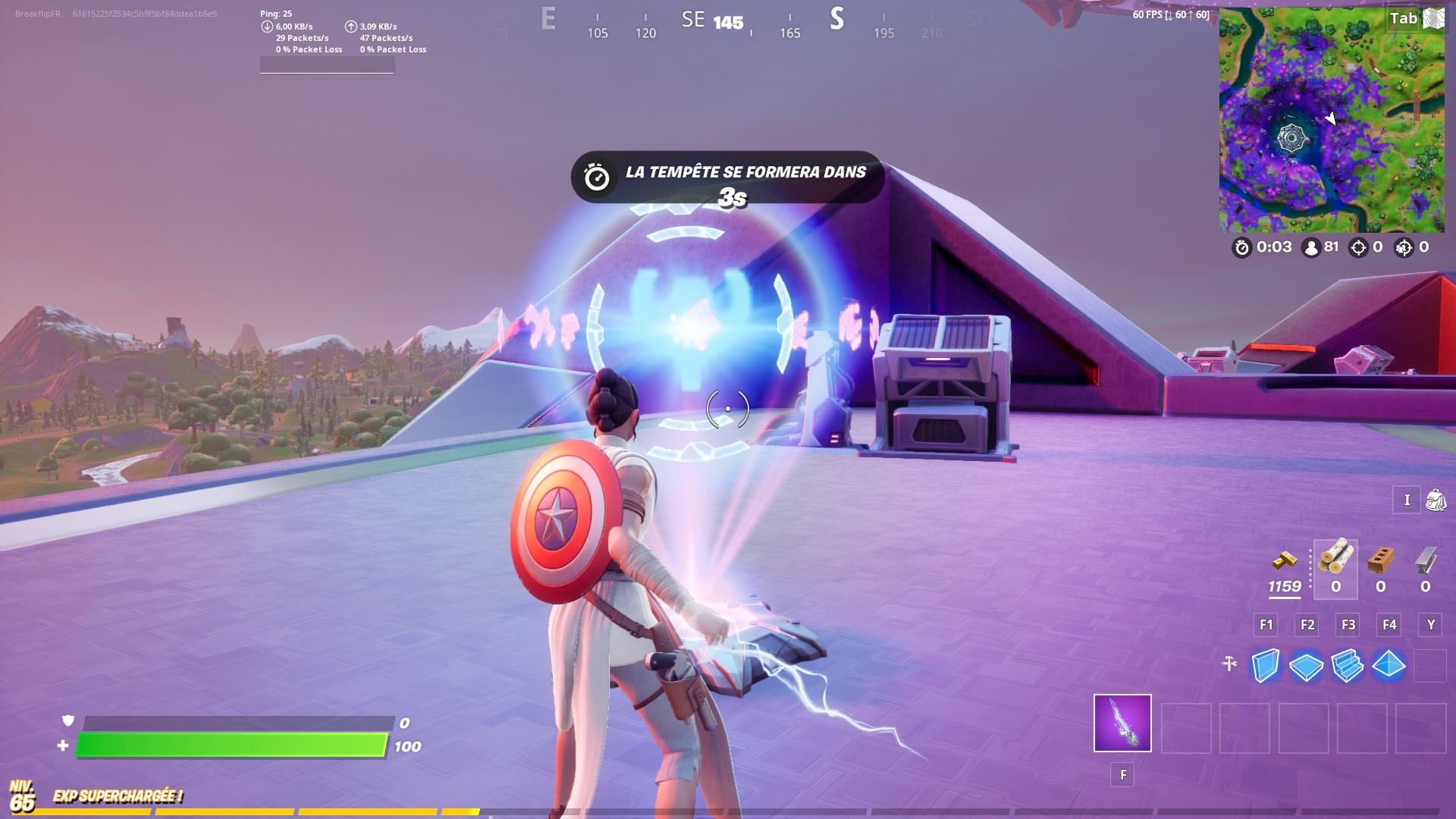
Task: Click the edit tool icon beside the build pieces
Action: tap(1228, 661)
